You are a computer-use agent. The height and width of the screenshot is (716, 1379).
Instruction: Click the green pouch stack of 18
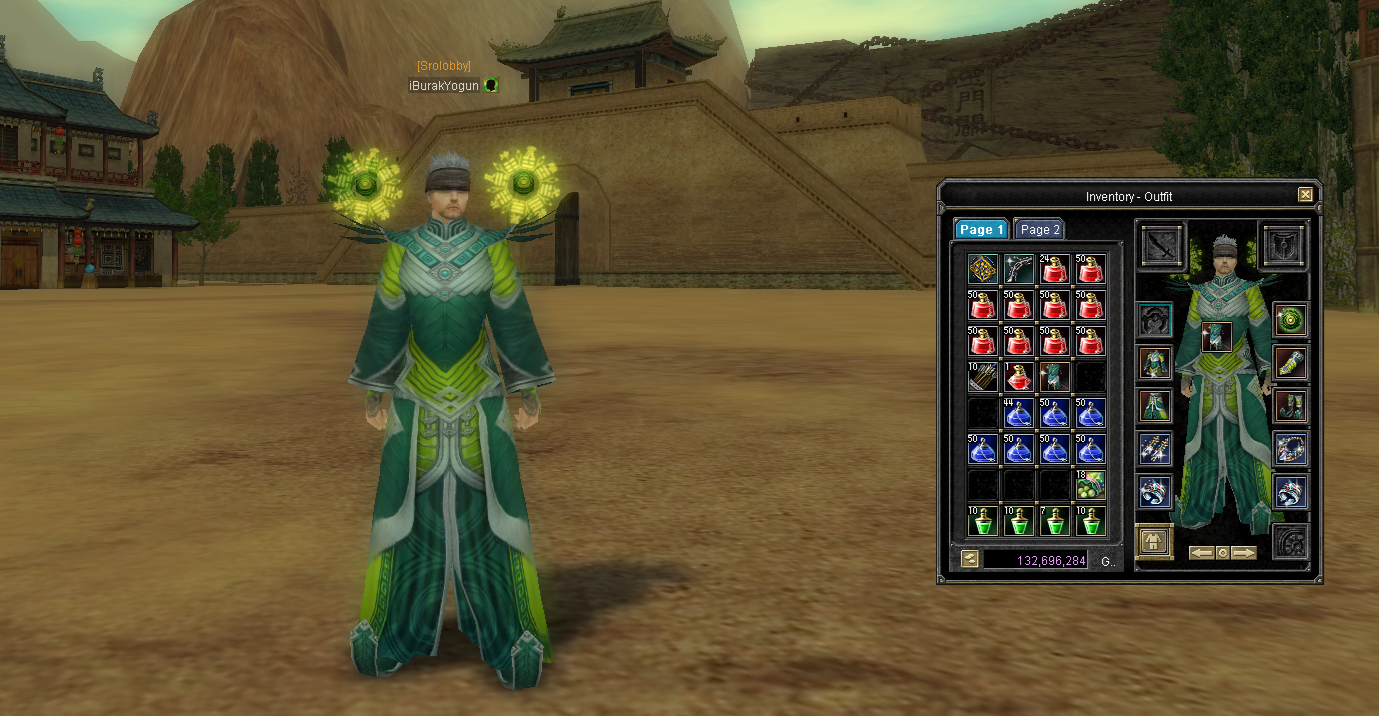[1091, 485]
